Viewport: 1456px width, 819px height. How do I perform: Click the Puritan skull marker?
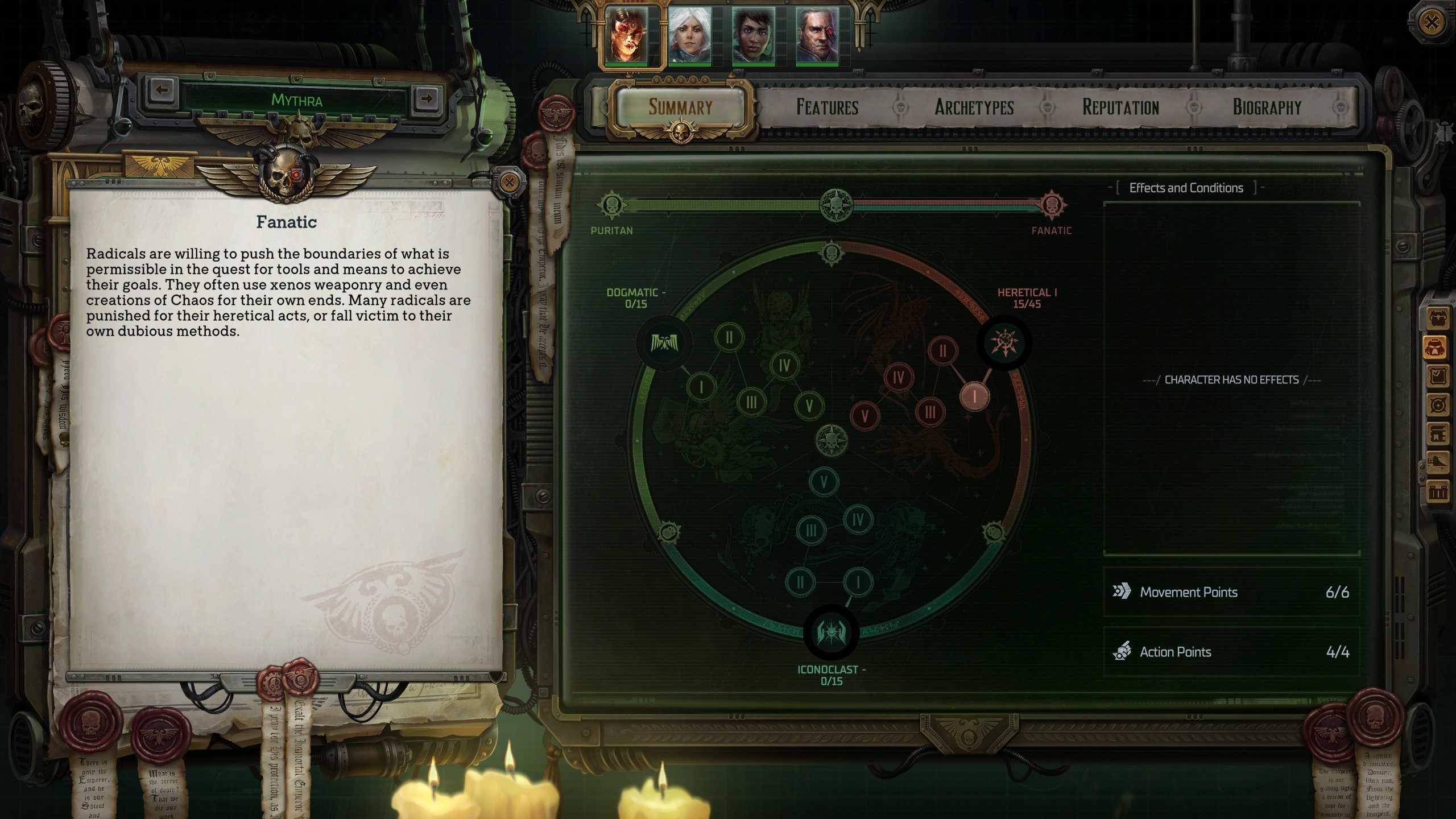611,205
